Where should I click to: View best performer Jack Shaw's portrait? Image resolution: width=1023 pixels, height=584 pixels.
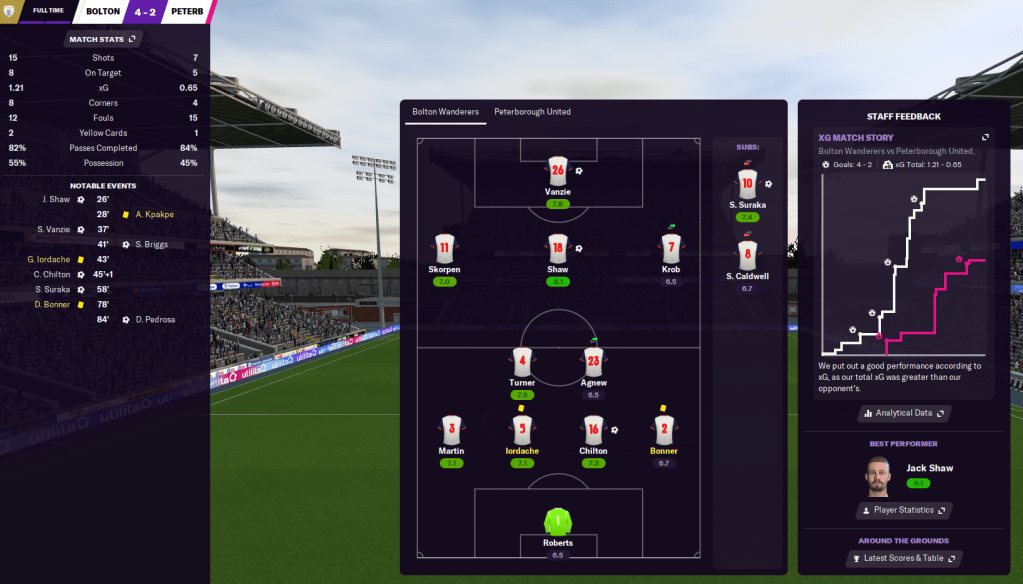tap(879, 476)
